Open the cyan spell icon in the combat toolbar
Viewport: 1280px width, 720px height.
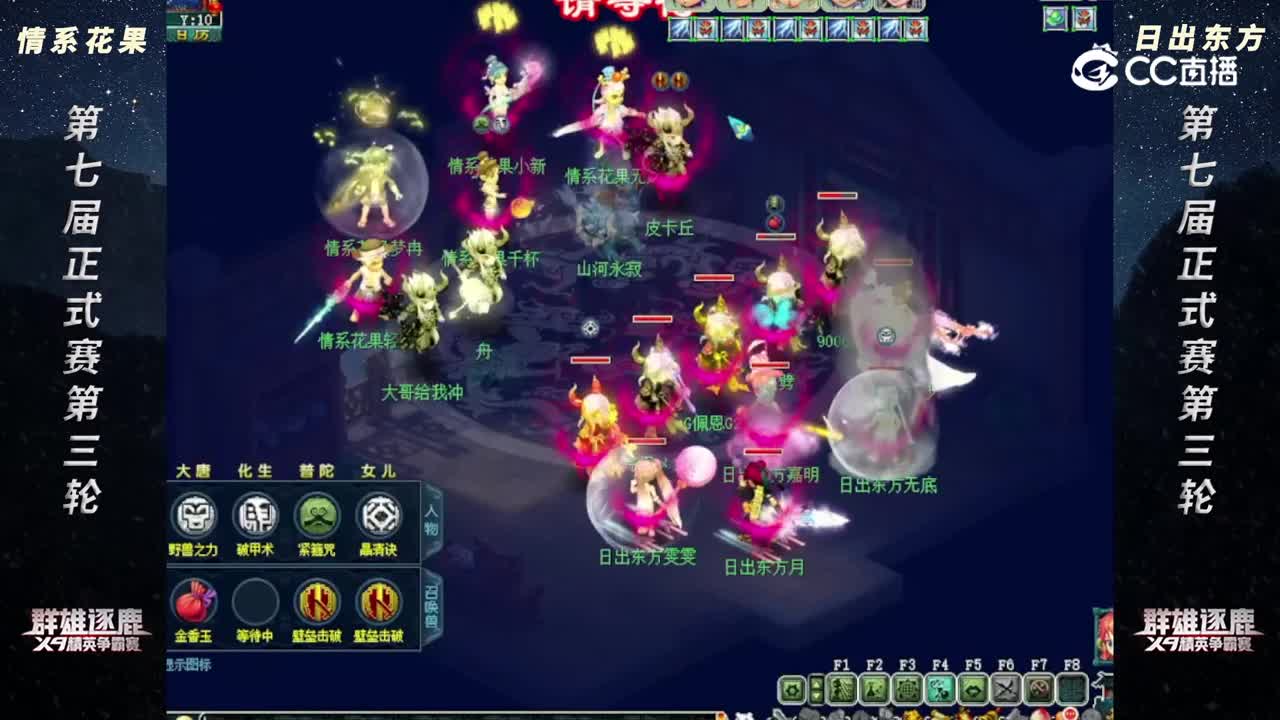pyautogui.click(x=938, y=688)
